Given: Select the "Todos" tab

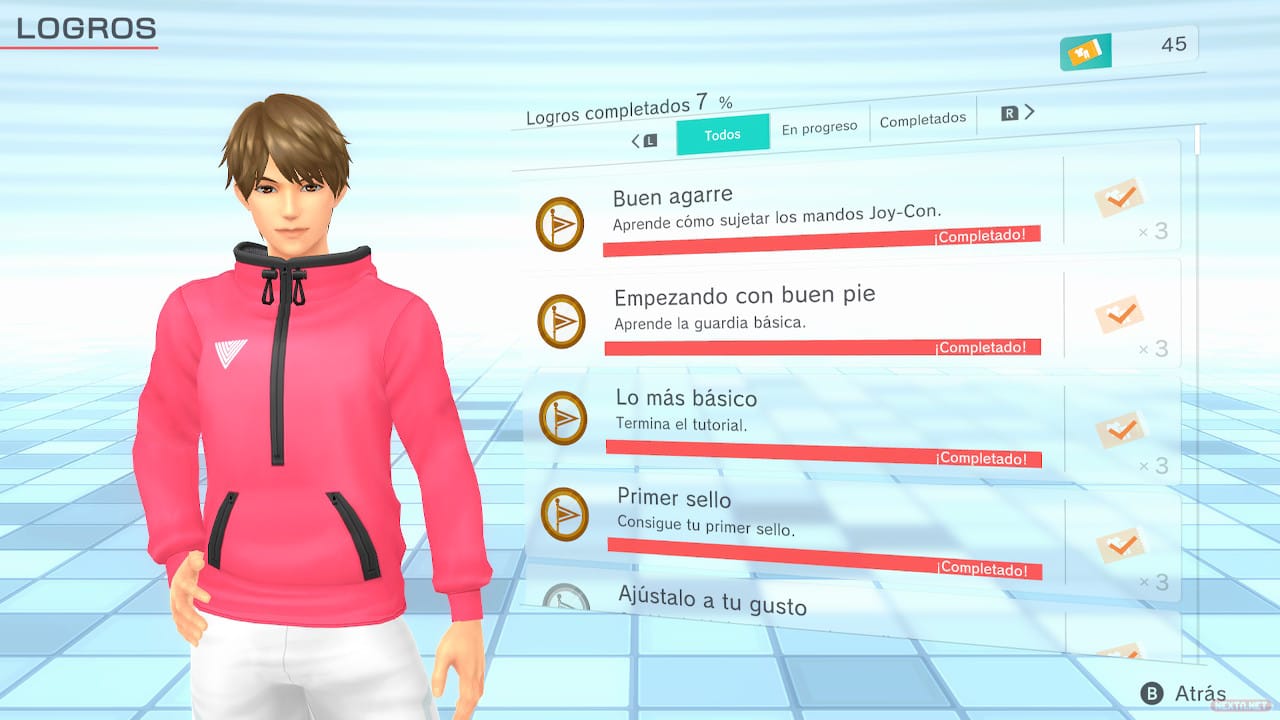Looking at the screenshot, I should (x=722, y=133).
